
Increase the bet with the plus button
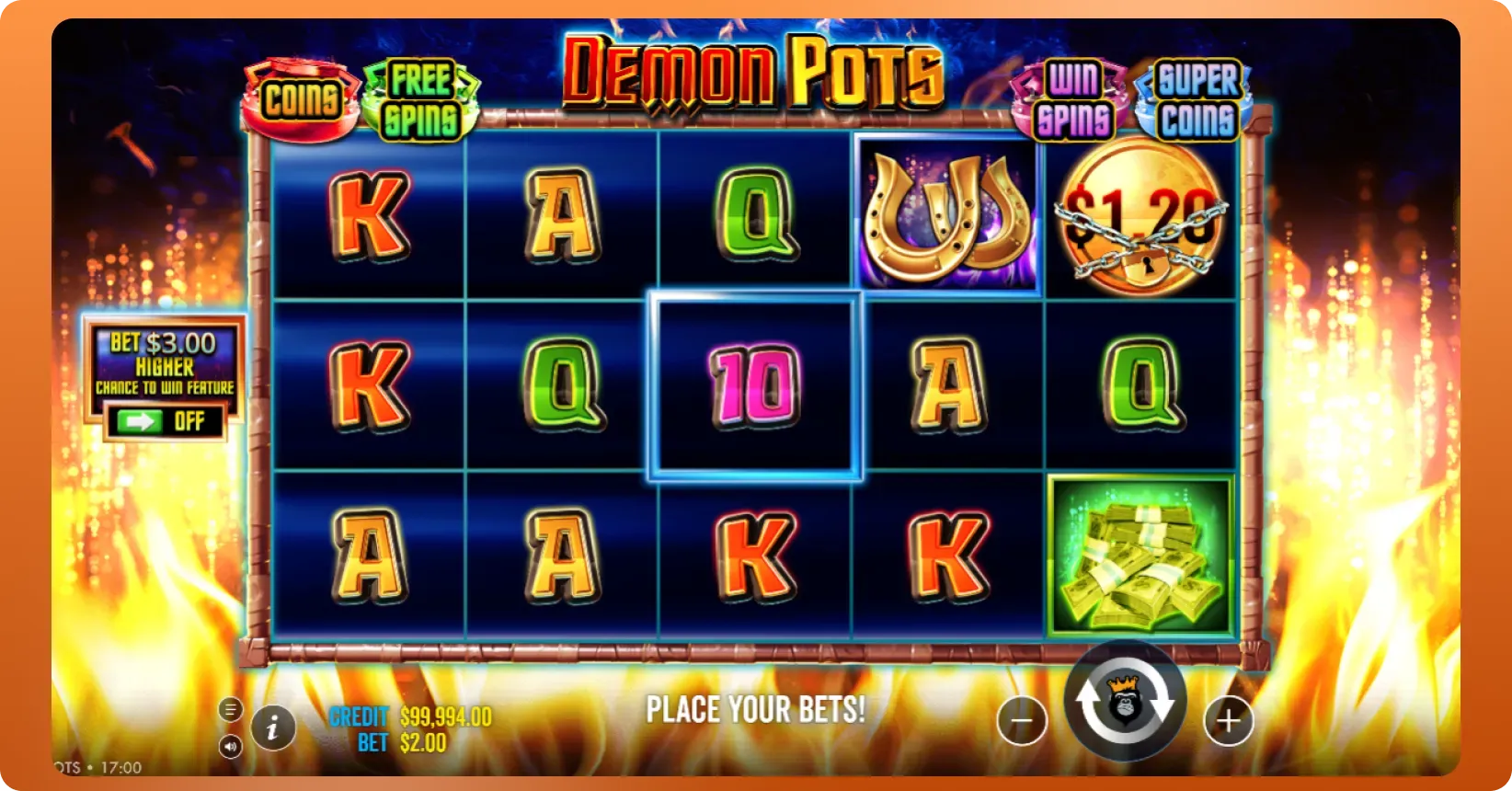click(1229, 720)
